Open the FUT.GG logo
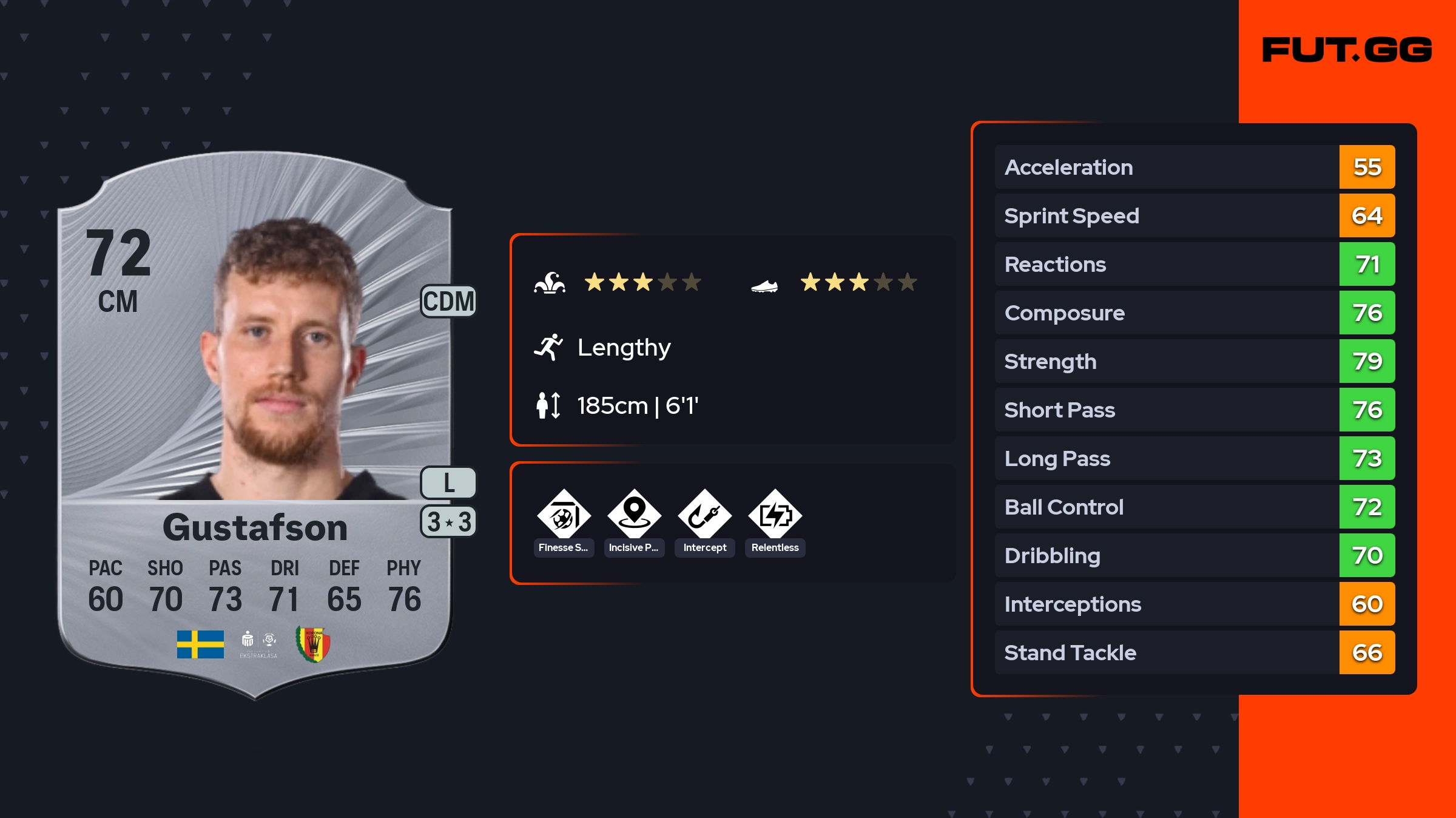Image resolution: width=1456 pixels, height=818 pixels. tap(1347, 50)
